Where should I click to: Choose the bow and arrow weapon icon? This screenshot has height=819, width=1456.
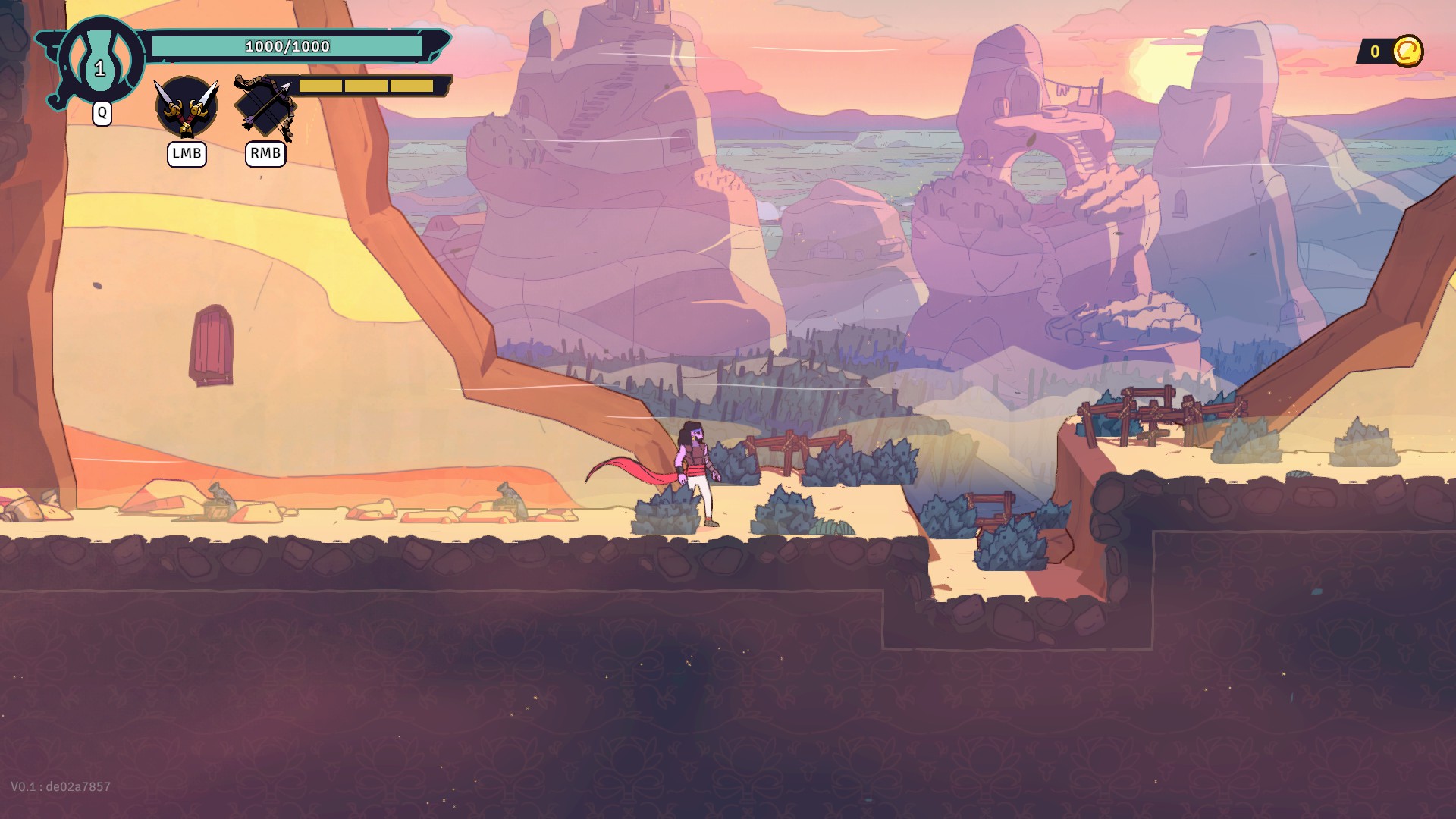click(x=265, y=107)
